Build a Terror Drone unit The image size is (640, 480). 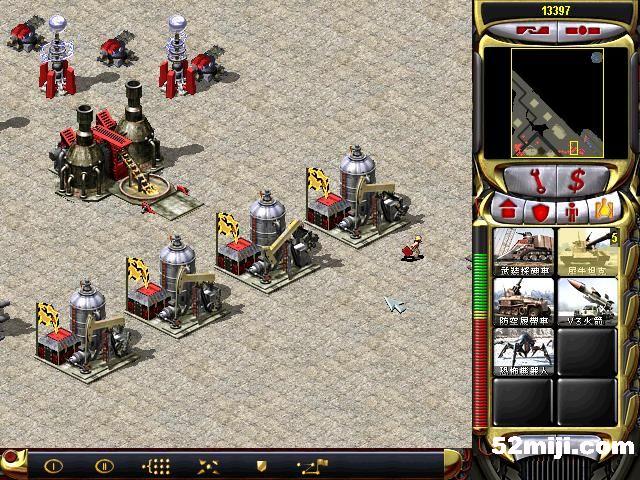coord(525,352)
